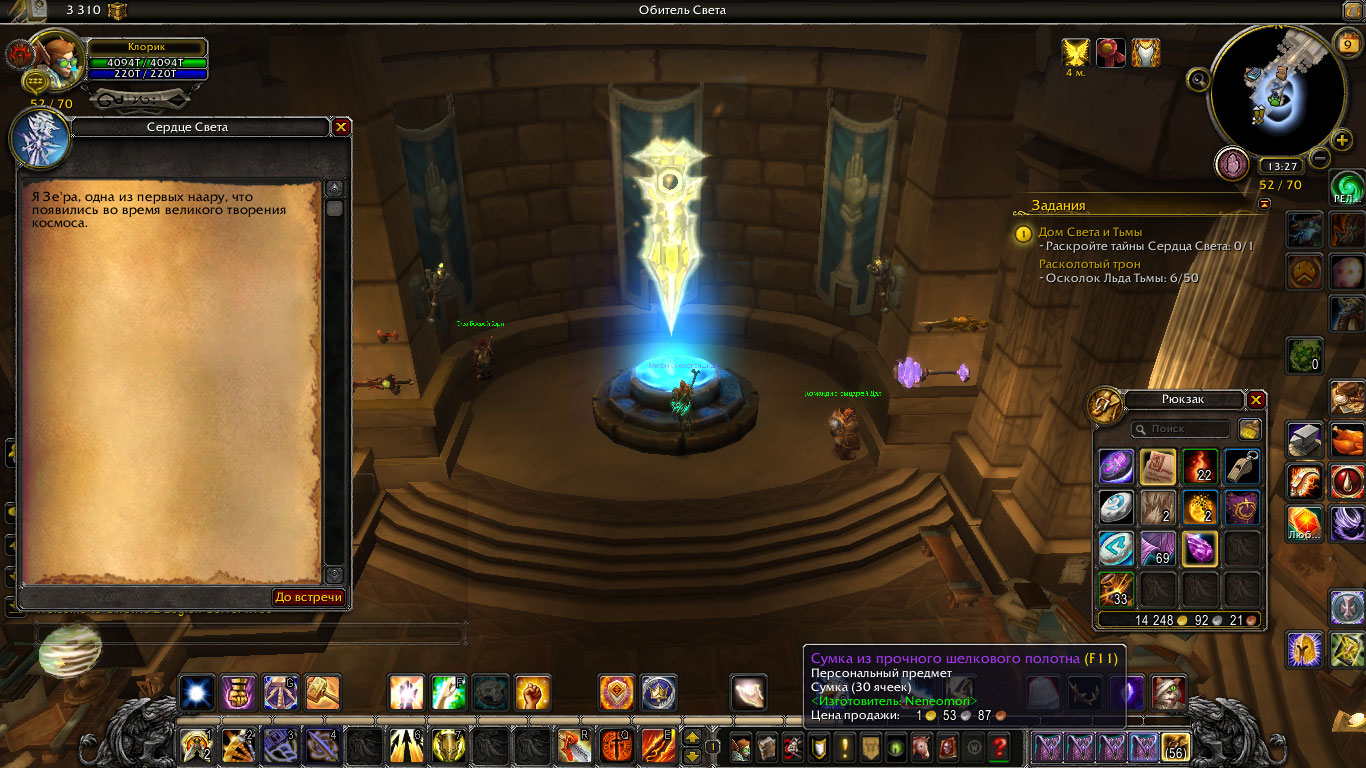Use the flame item with stack of 22

pyautogui.click(x=1200, y=467)
